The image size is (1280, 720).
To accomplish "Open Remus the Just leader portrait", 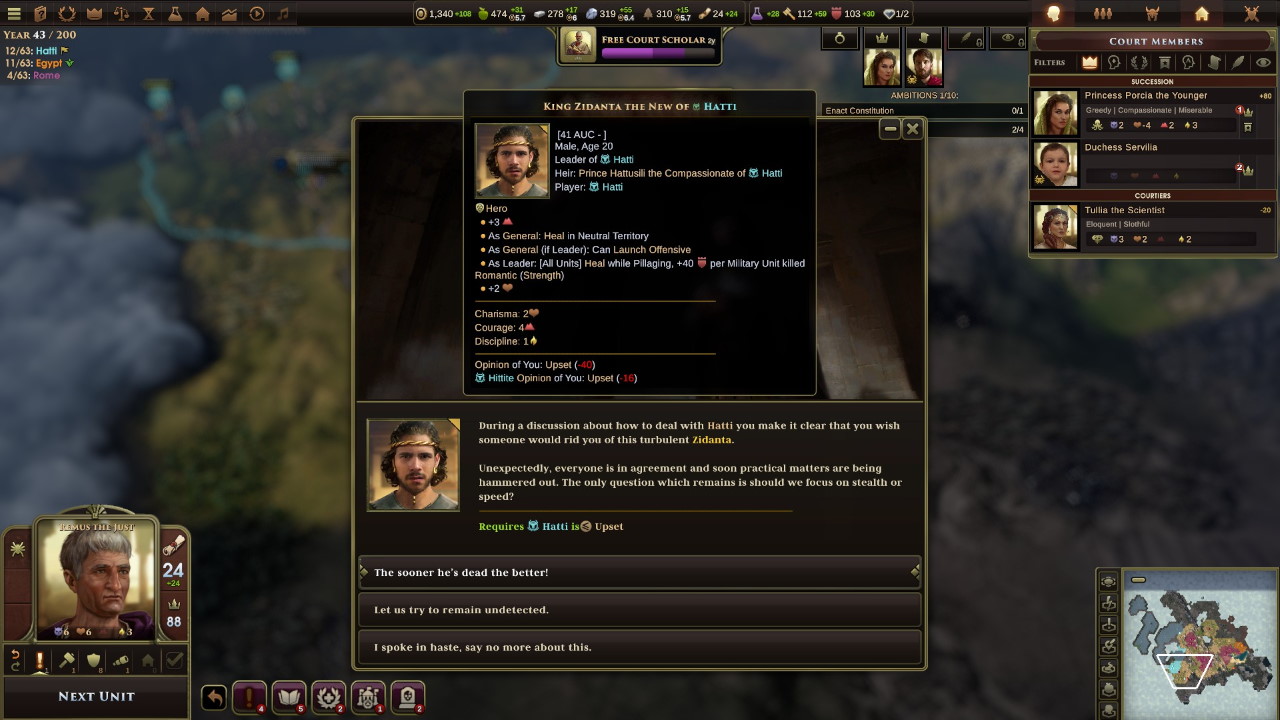I will tap(96, 578).
